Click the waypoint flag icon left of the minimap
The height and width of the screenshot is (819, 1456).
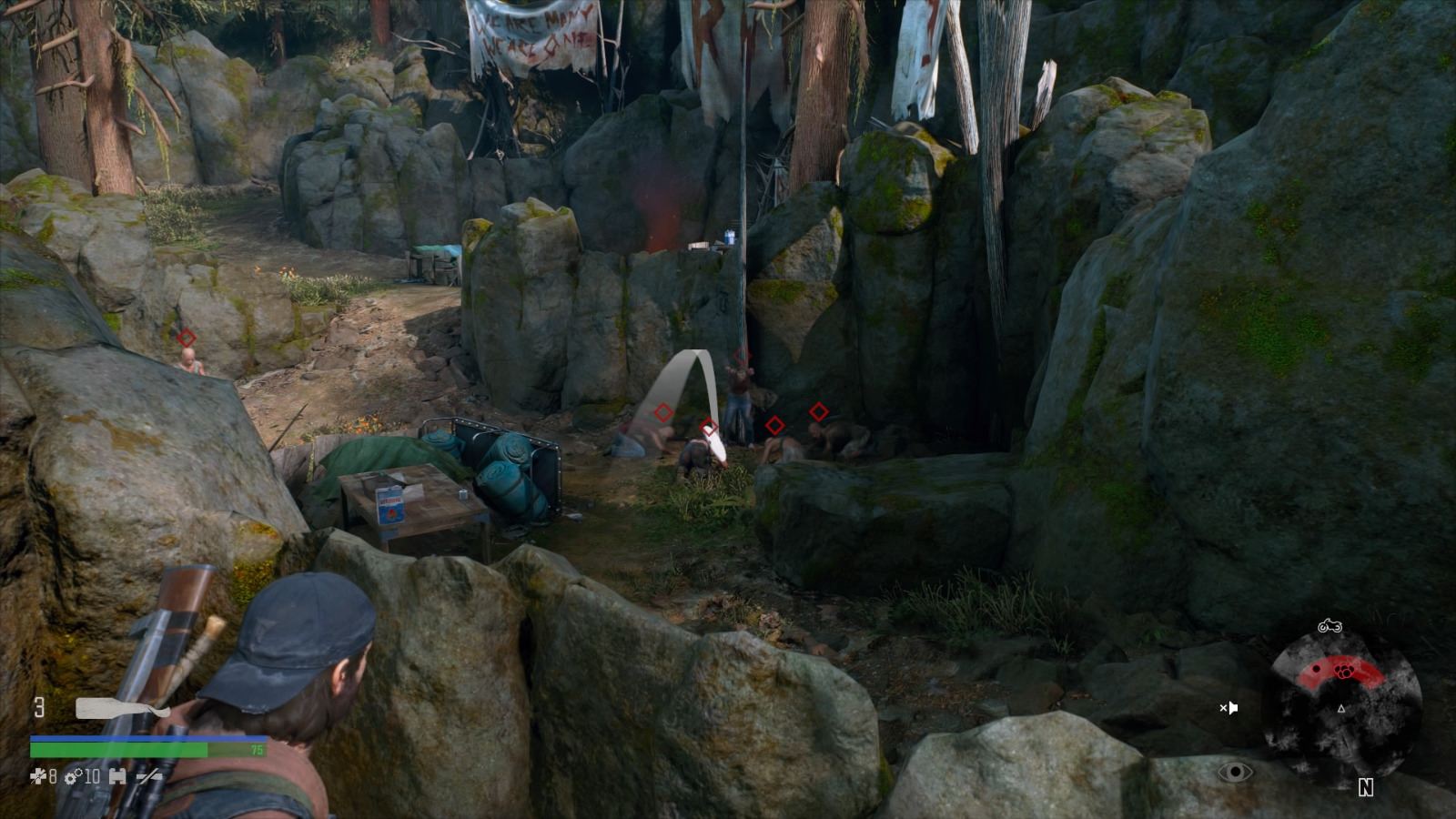1231,707
